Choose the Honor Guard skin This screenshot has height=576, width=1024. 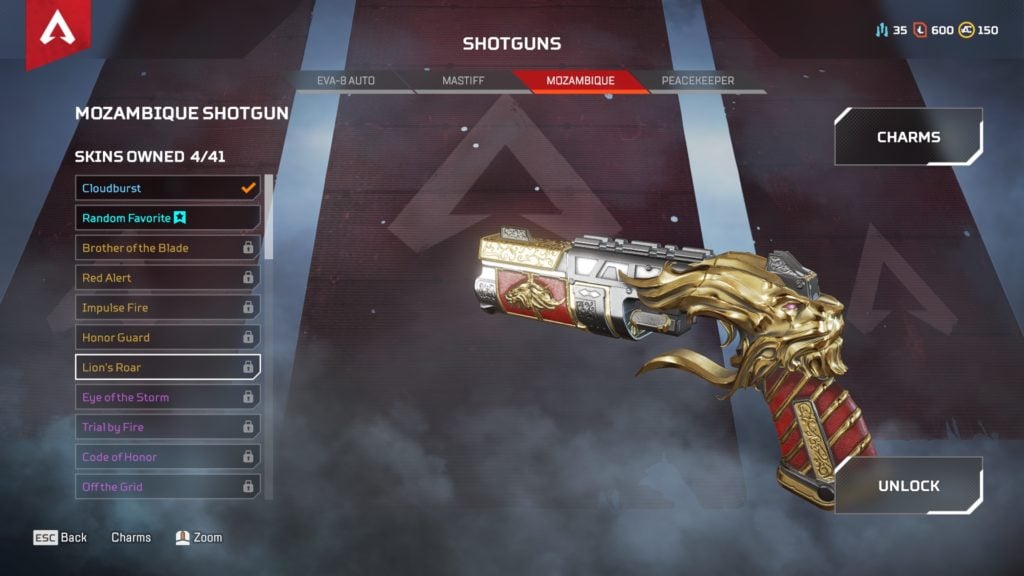[x=168, y=338]
